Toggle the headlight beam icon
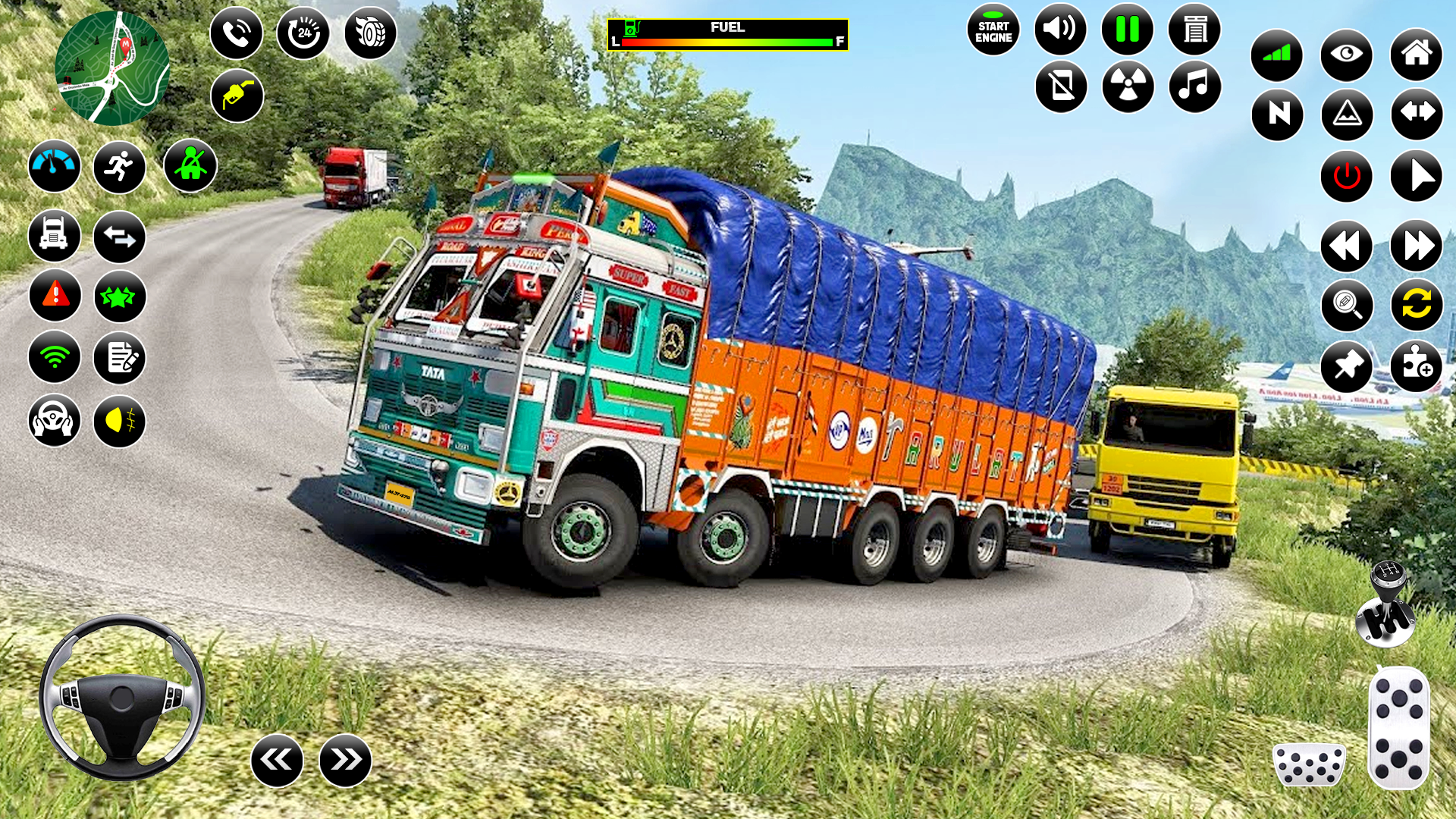The image size is (1456, 819). point(120,421)
